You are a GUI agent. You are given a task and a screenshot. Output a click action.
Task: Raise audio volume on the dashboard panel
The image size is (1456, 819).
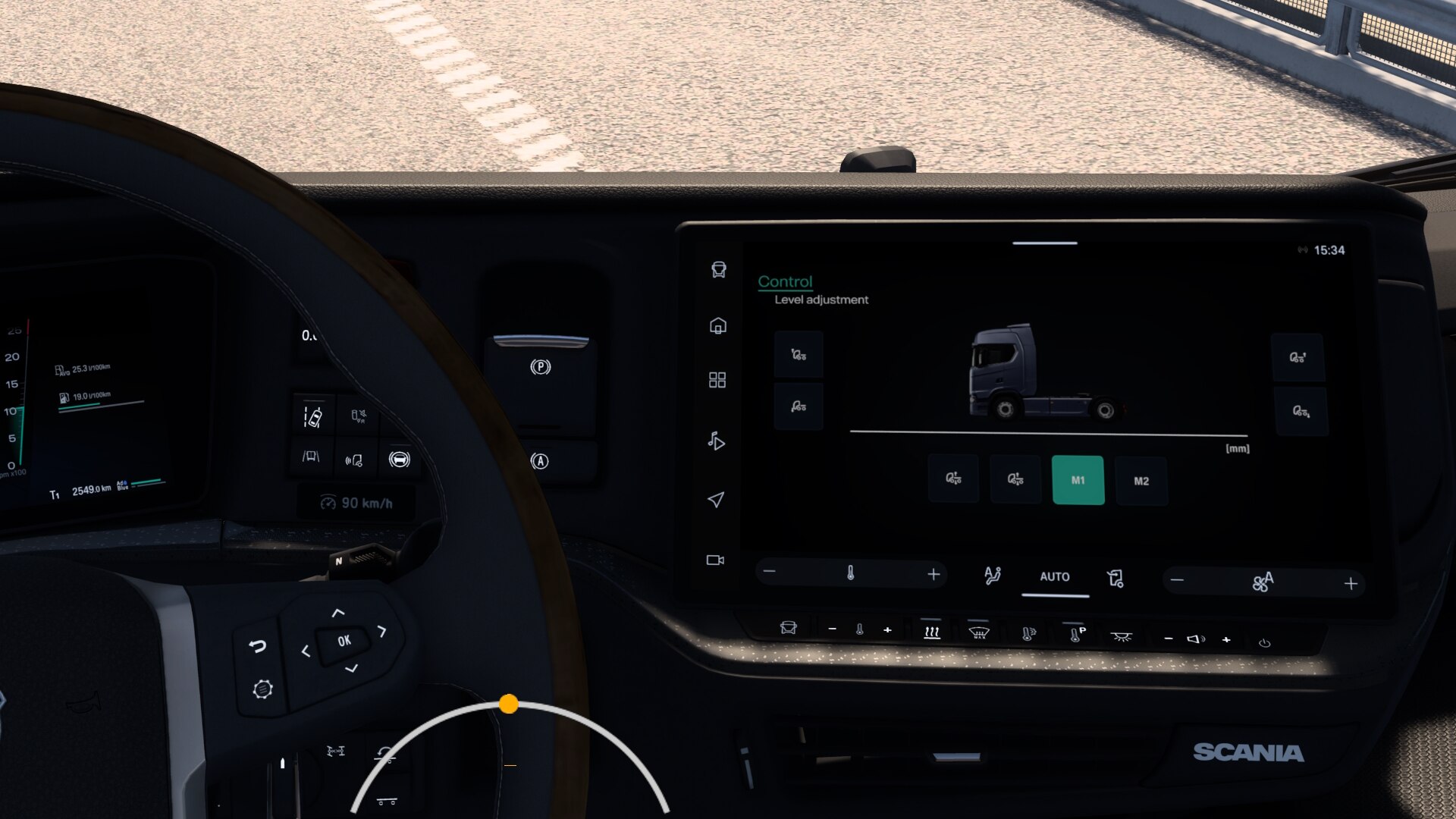point(1226,640)
